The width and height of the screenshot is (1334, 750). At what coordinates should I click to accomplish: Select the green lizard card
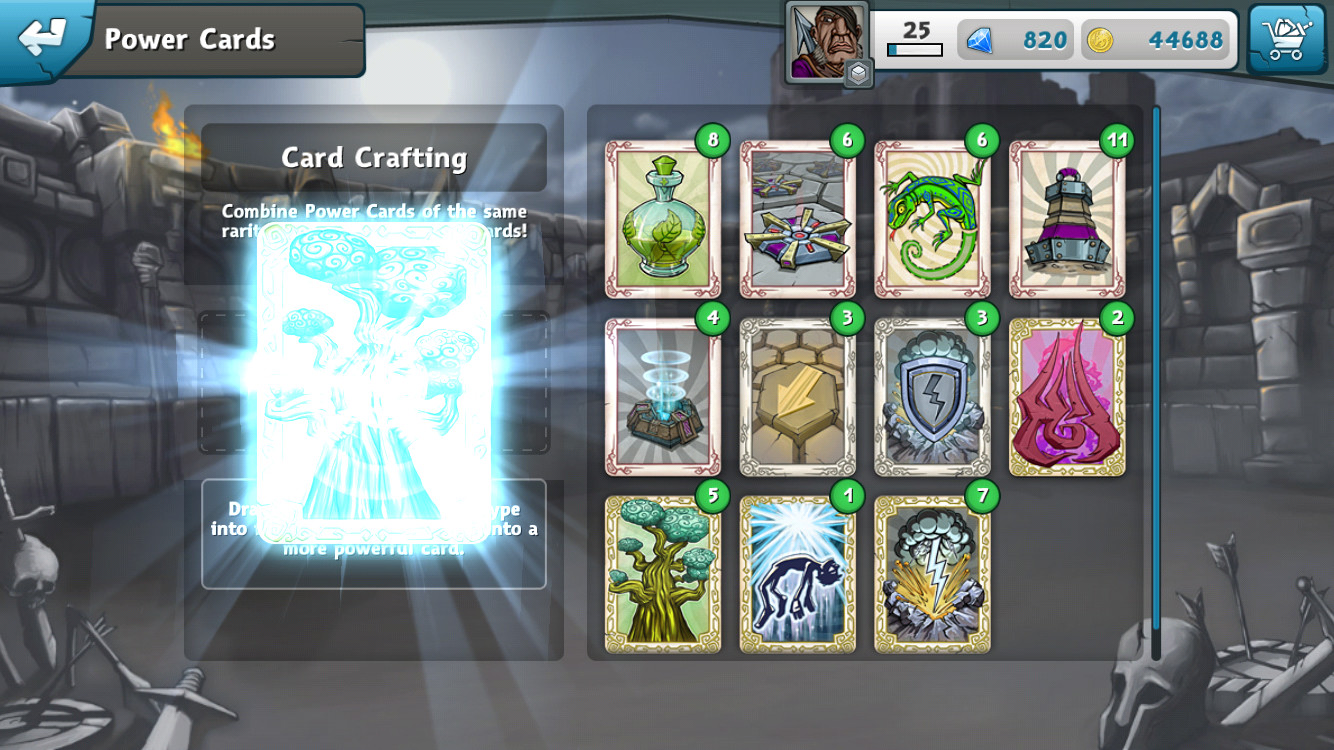click(x=932, y=218)
